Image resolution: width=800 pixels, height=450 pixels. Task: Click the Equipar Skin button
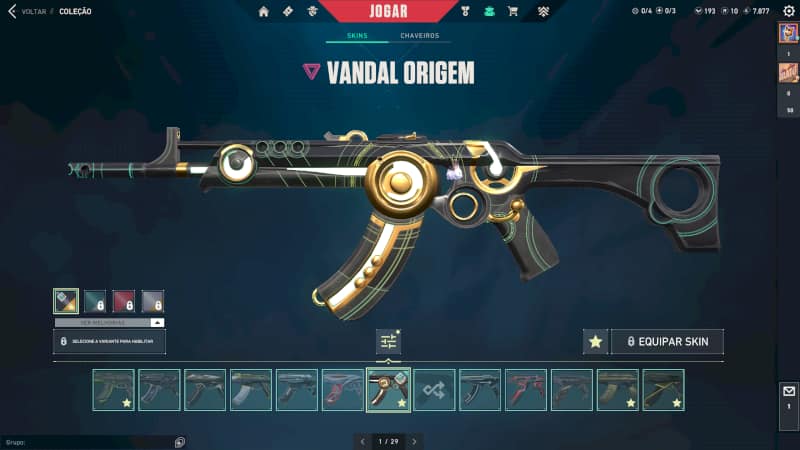pos(667,342)
